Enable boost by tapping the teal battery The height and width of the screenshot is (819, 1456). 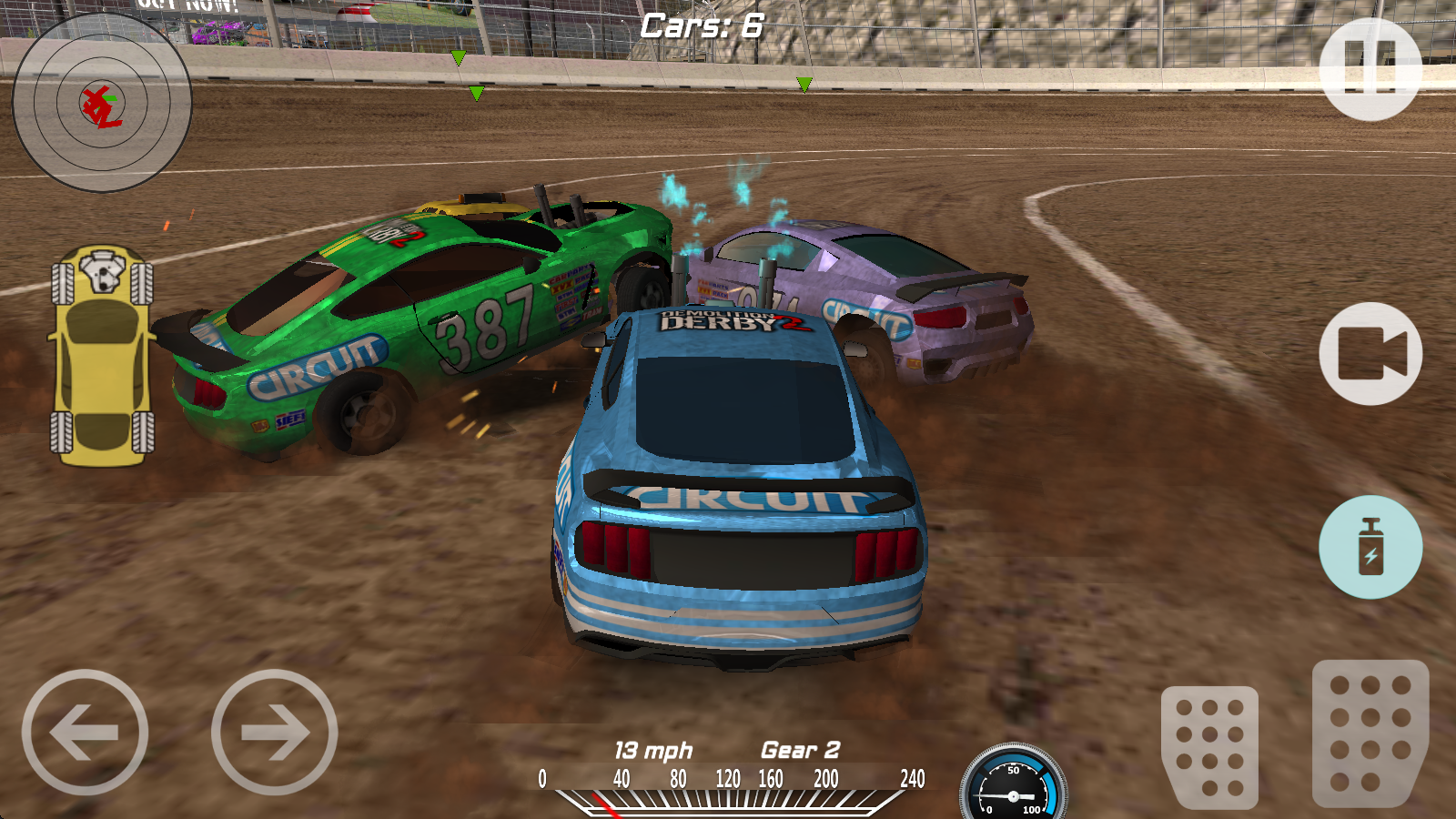pyautogui.click(x=1372, y=546)
